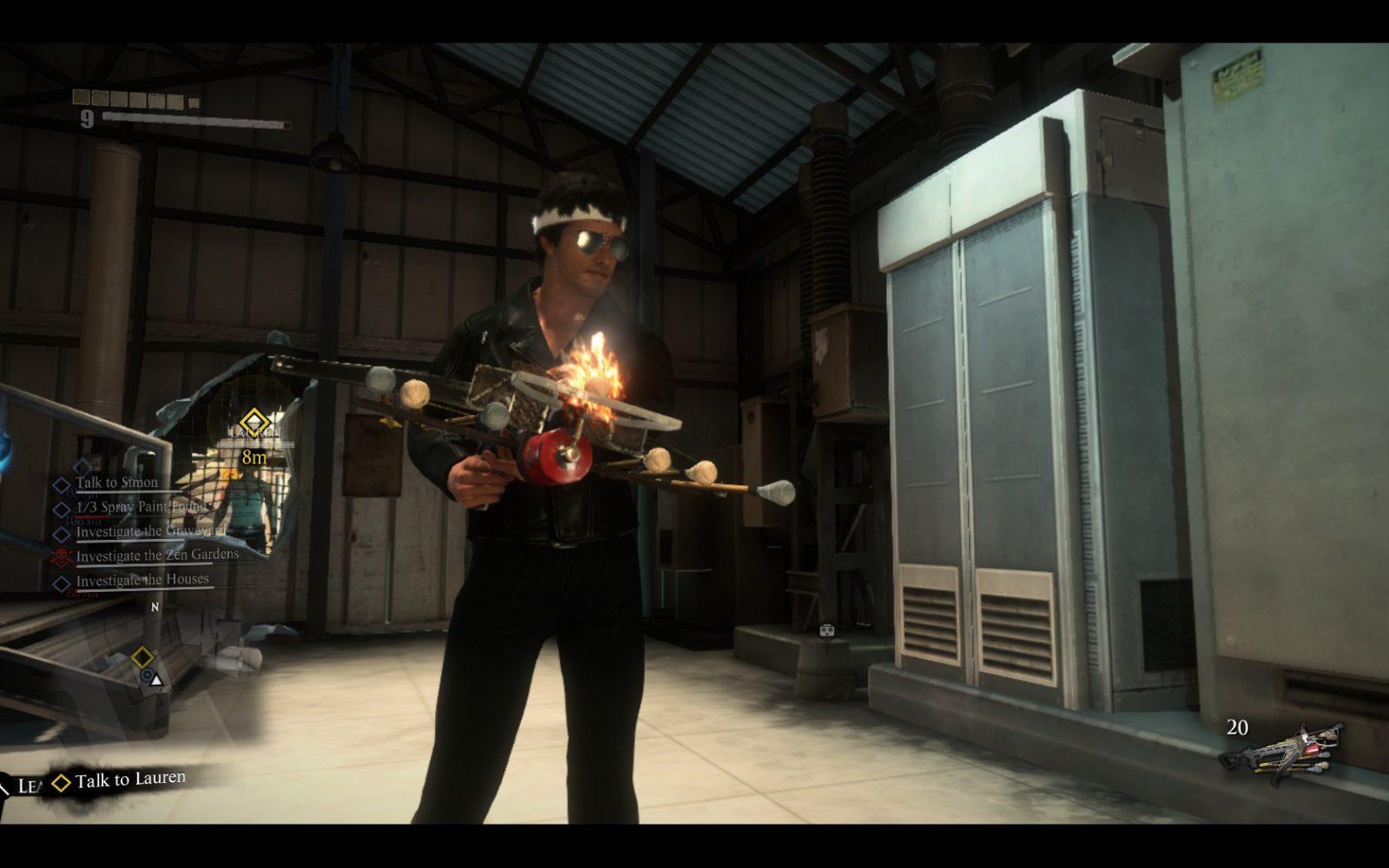
Task: Select the Investigate the Zen Gardens objective
Action: (156, 556)
